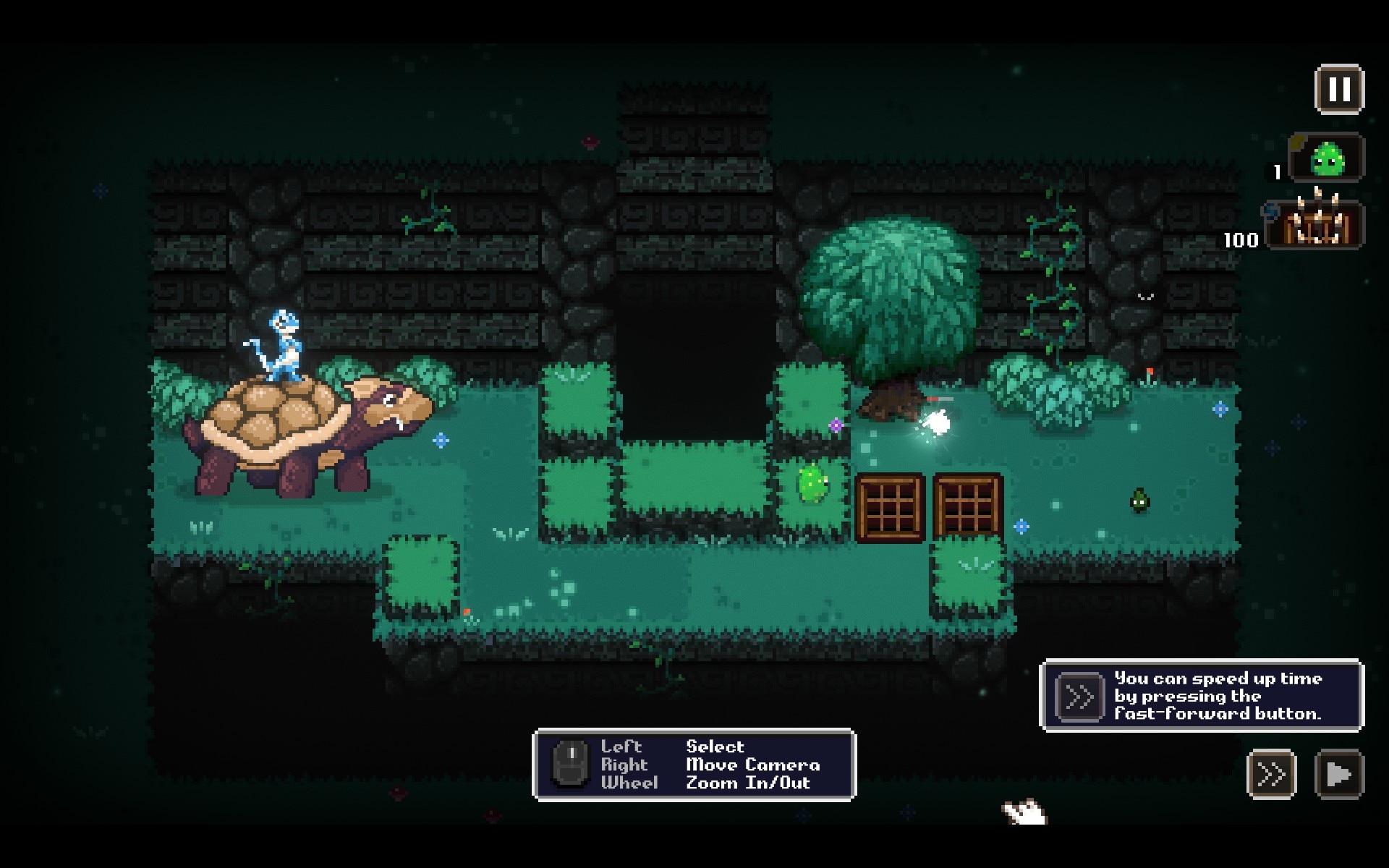Choose the spike trap costing 100
This screenshot has width=1389, height=868.
click(x=1317, y=224)
